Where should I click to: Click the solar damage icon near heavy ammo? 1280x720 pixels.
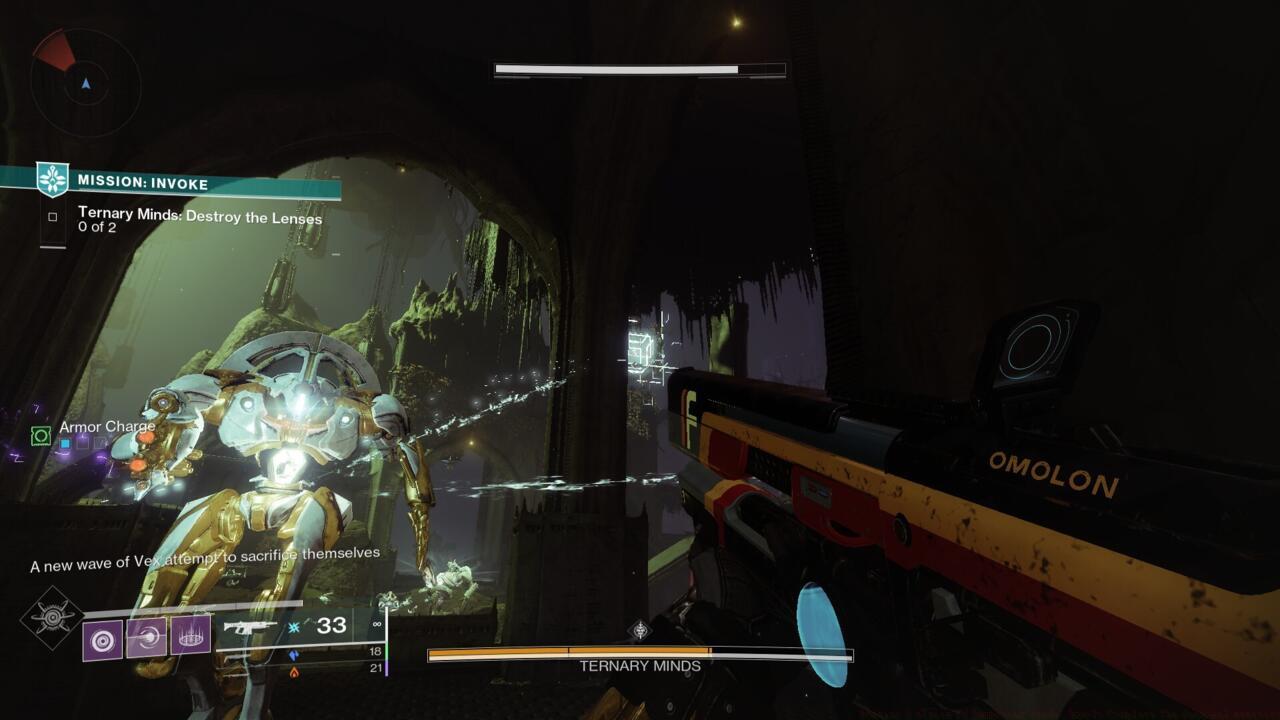click(x=294, y=674)
